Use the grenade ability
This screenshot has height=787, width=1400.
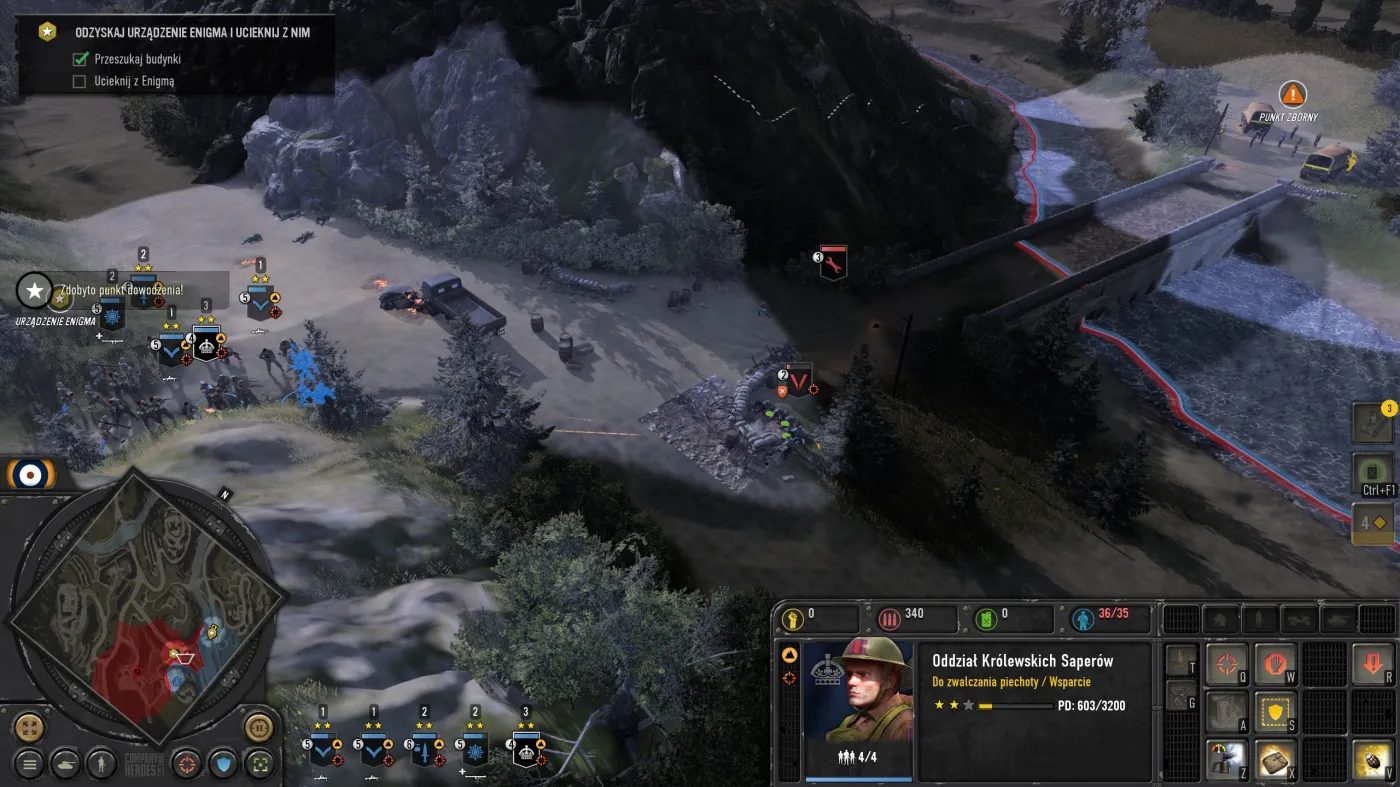1373,760
